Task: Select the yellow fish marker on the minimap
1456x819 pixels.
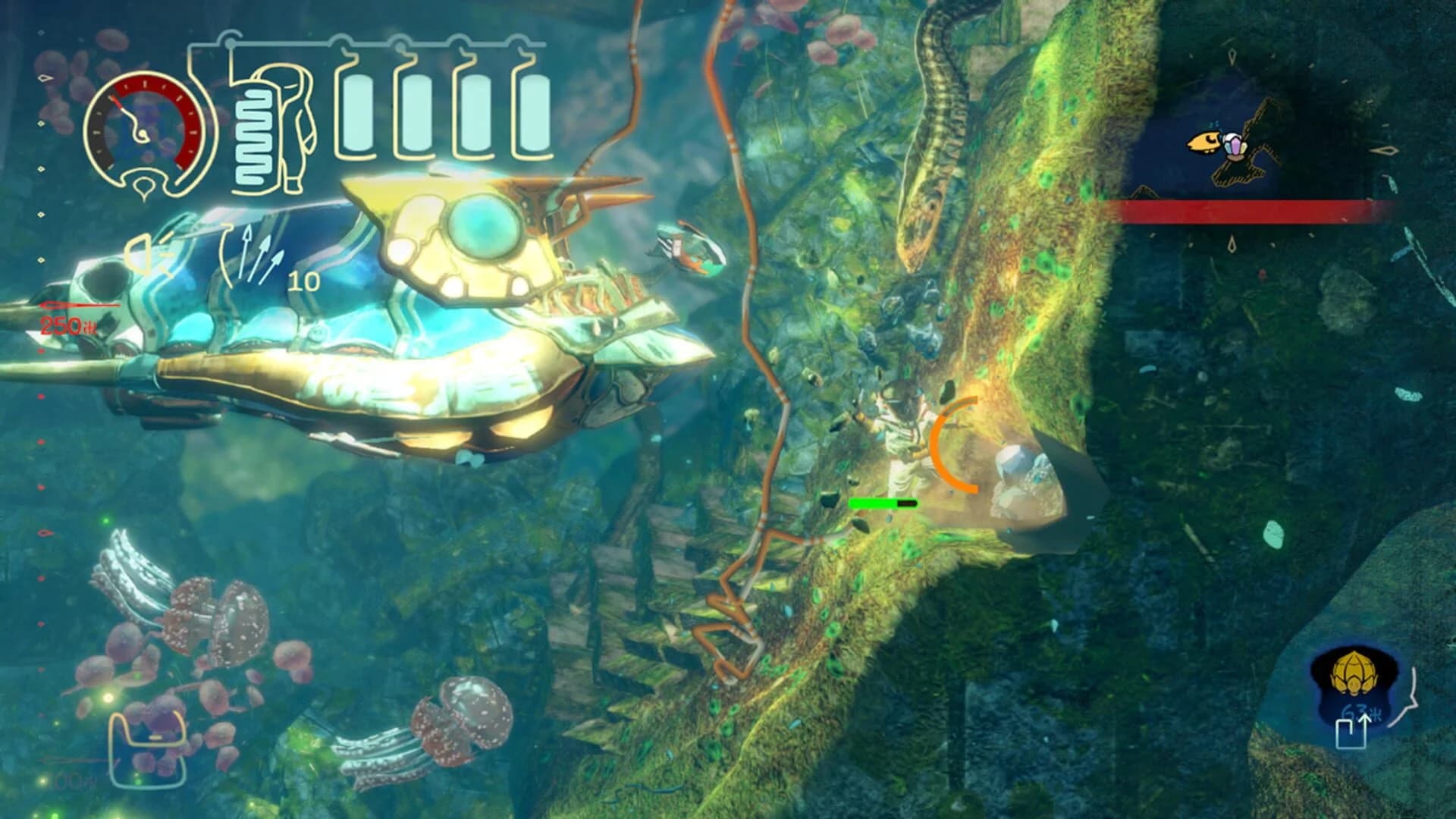Action: click(x=1206, y=143)
